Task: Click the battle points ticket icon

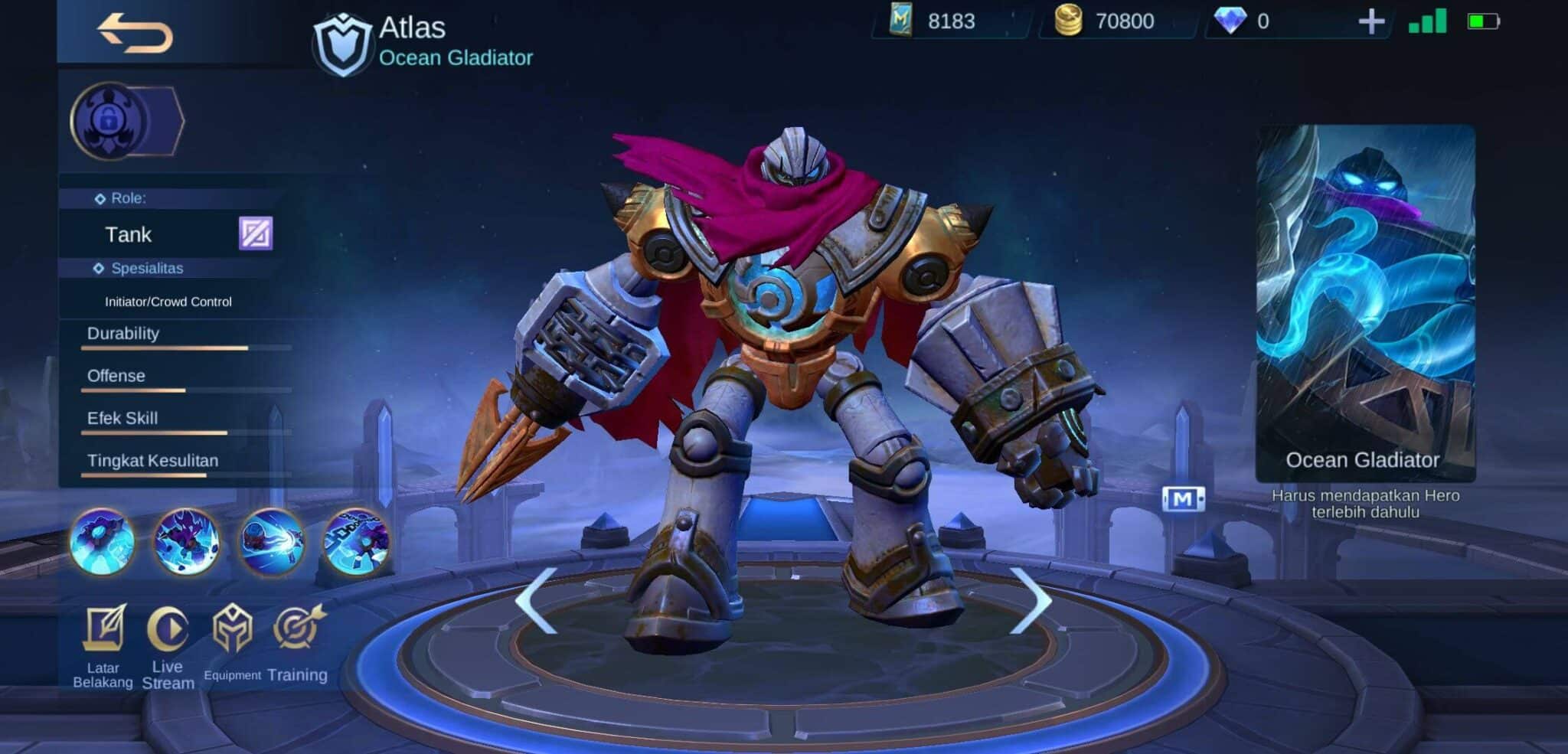Action: tap(903, 21)
